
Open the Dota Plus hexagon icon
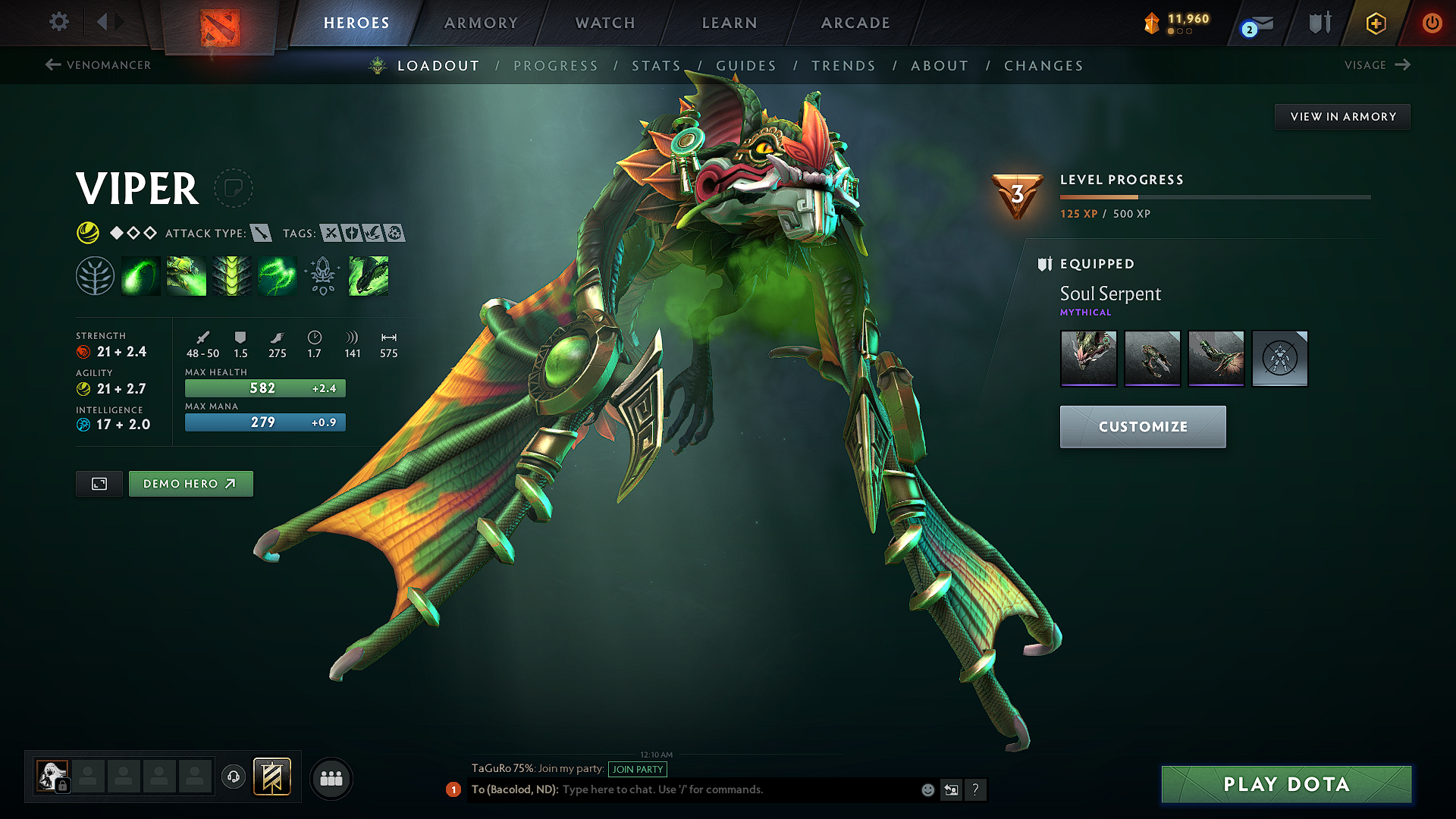[x=1375, y=23]
